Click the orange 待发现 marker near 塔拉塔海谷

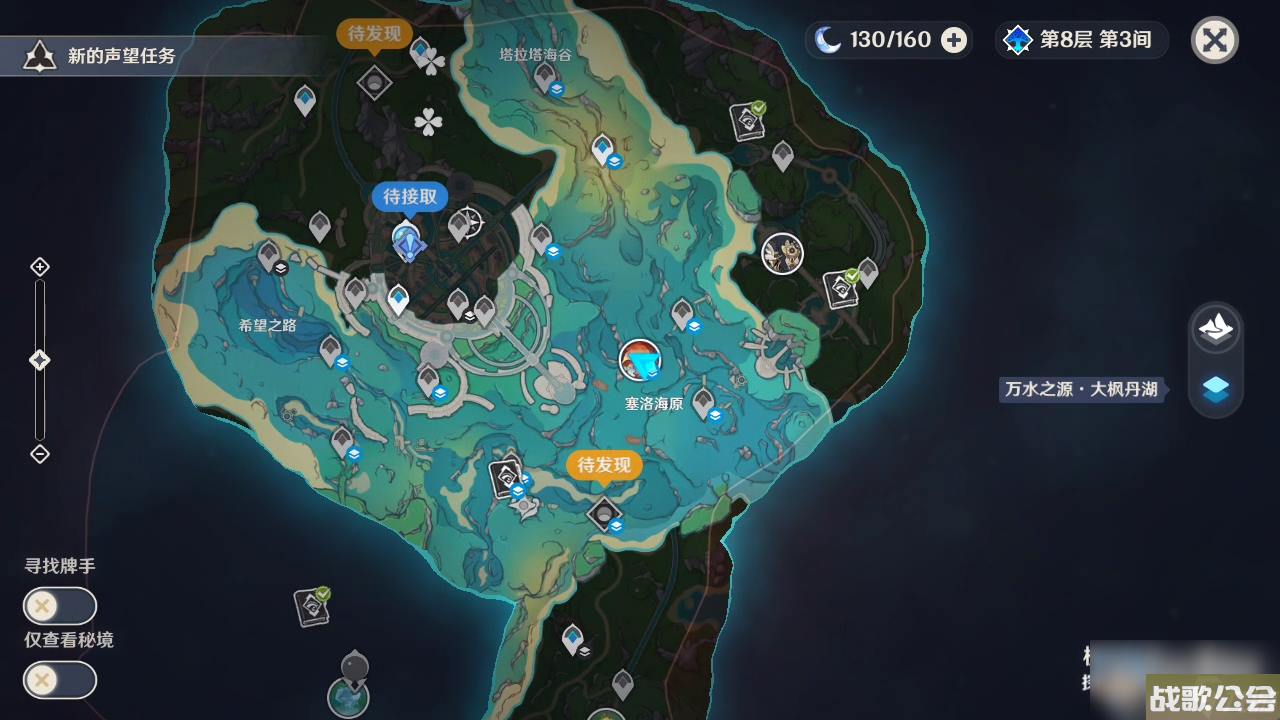click(374, 34)
